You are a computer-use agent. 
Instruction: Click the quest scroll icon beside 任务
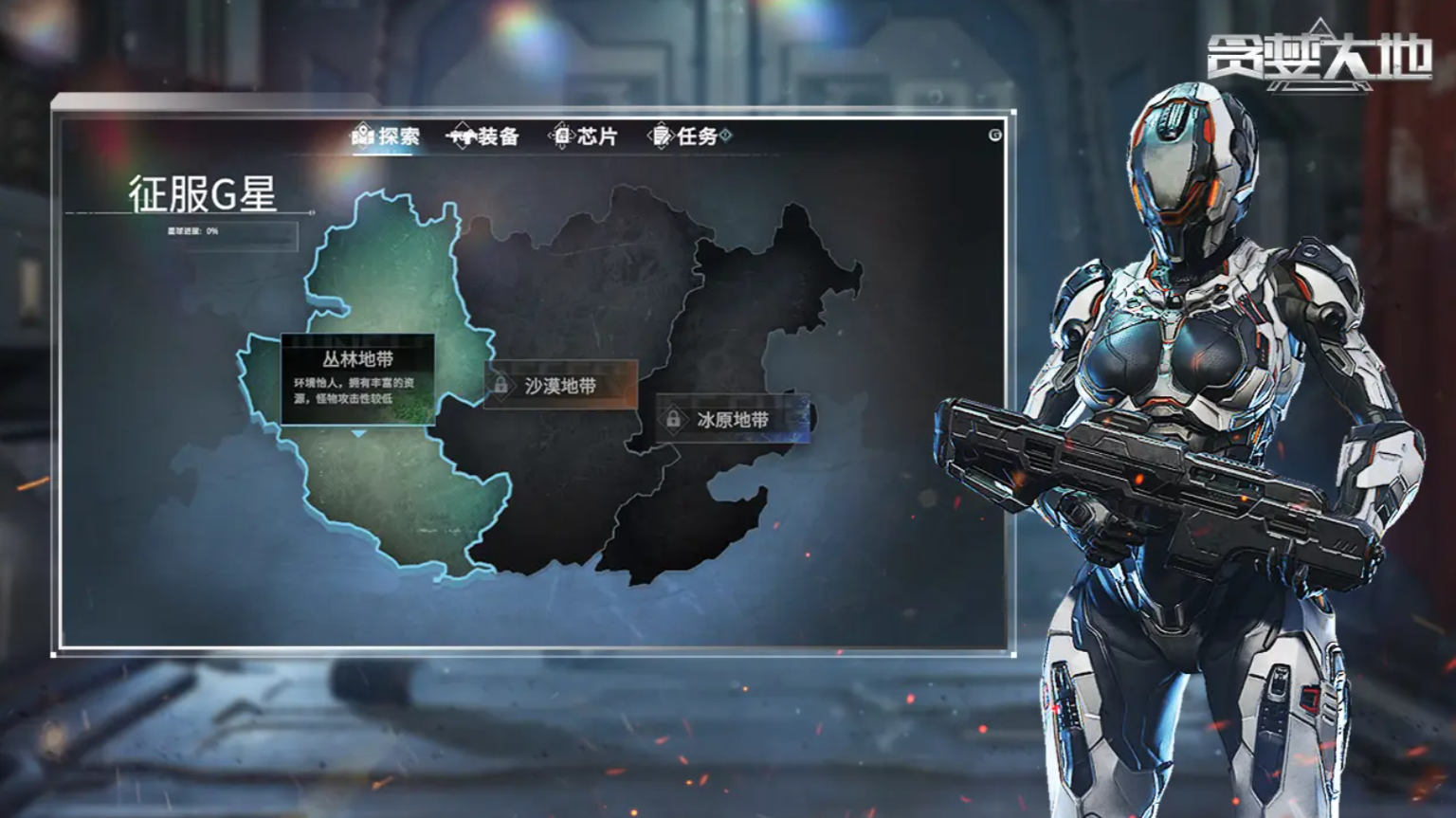click(662, 136)
